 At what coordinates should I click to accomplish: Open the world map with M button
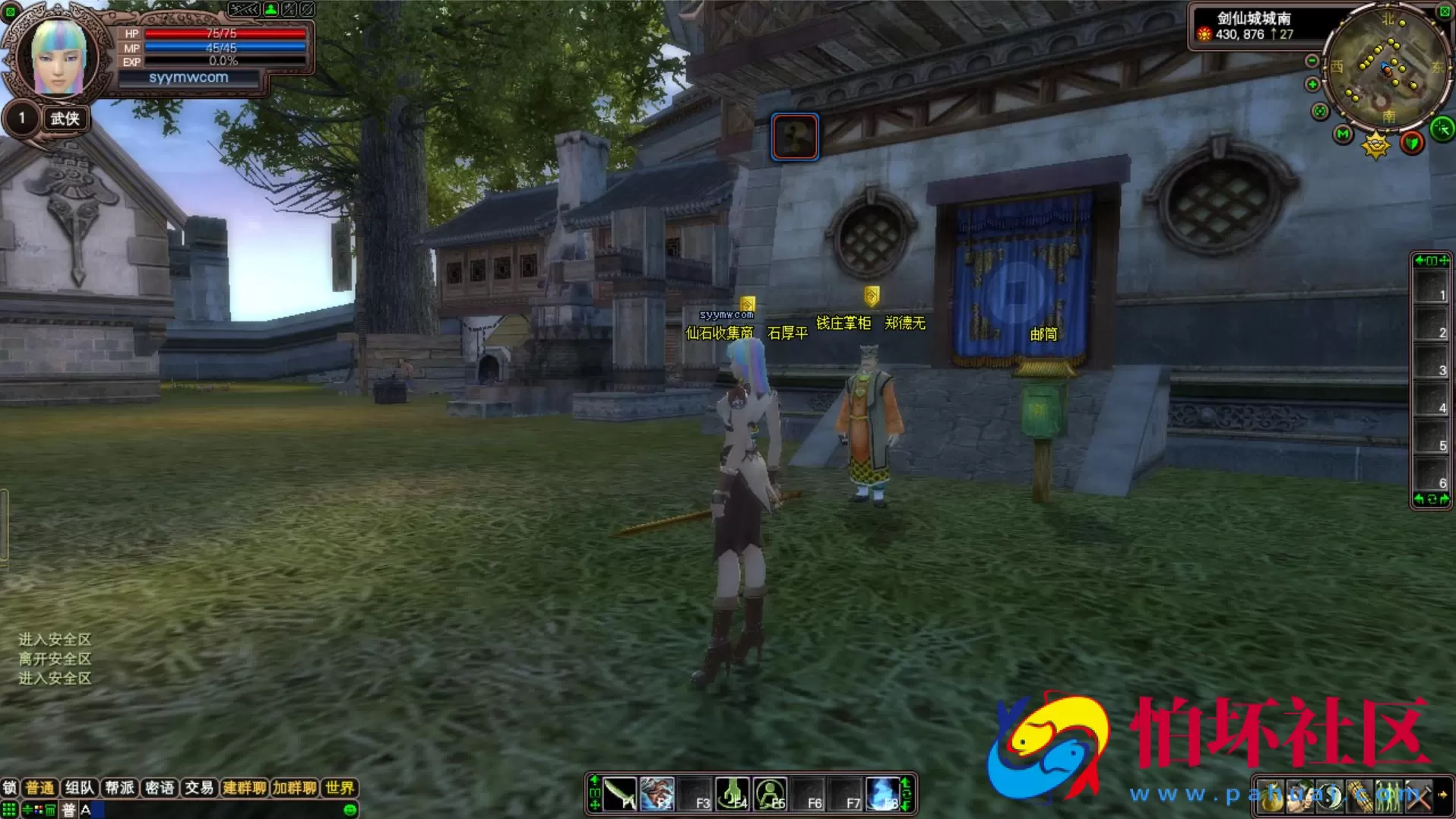1343,134
